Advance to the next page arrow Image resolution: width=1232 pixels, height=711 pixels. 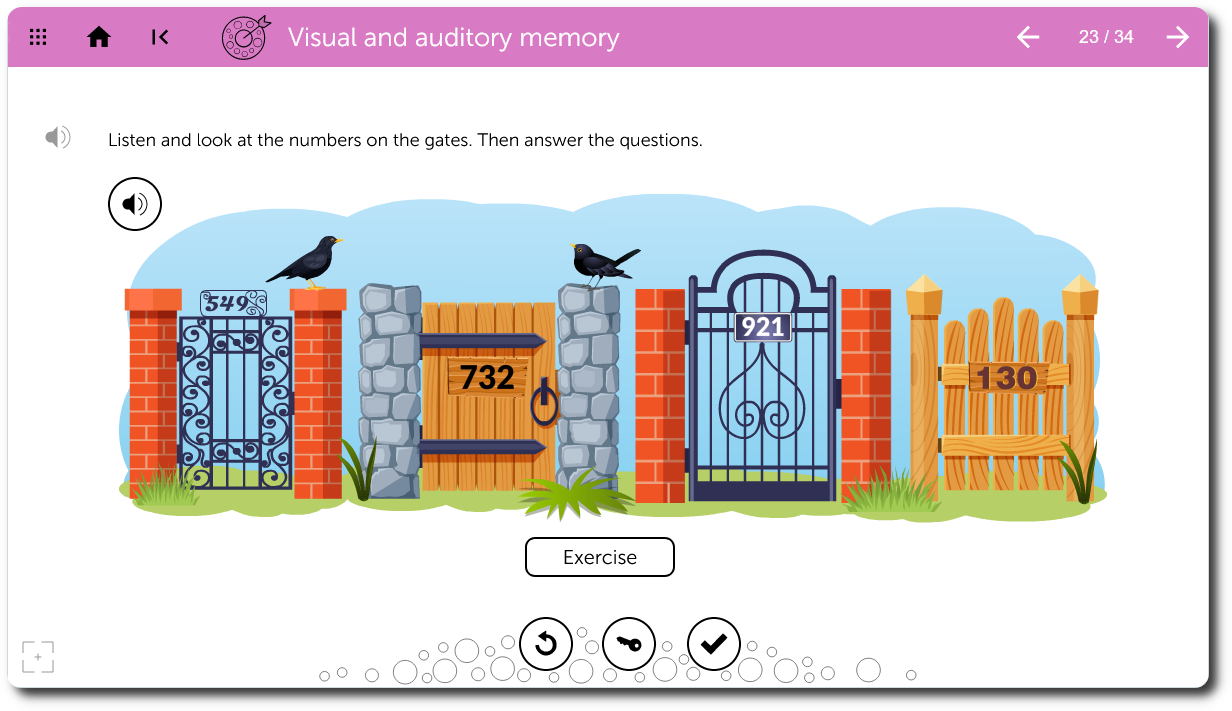(1178, 38)
